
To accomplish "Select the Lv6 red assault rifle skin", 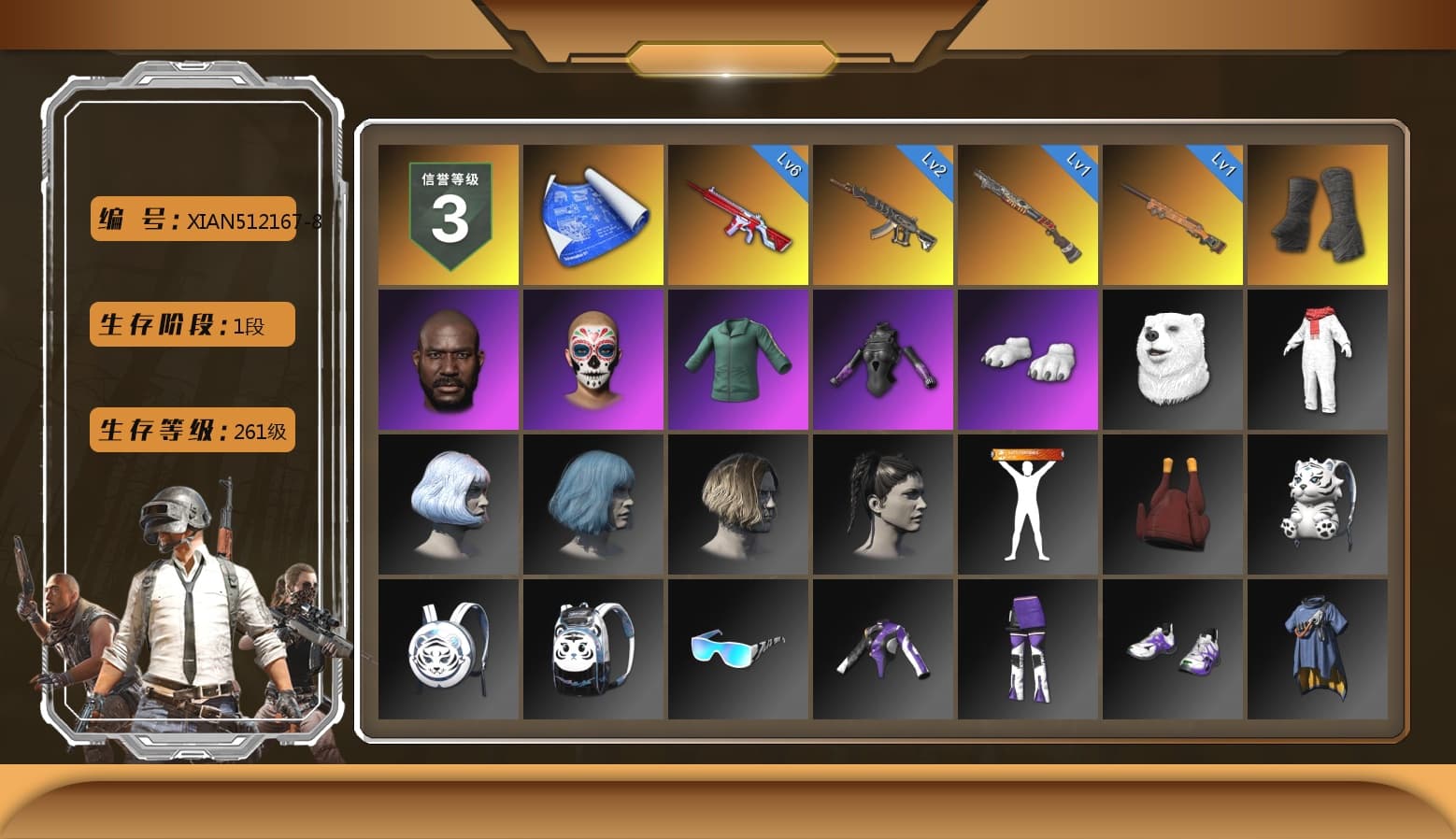I will click(x=738, y=213).
